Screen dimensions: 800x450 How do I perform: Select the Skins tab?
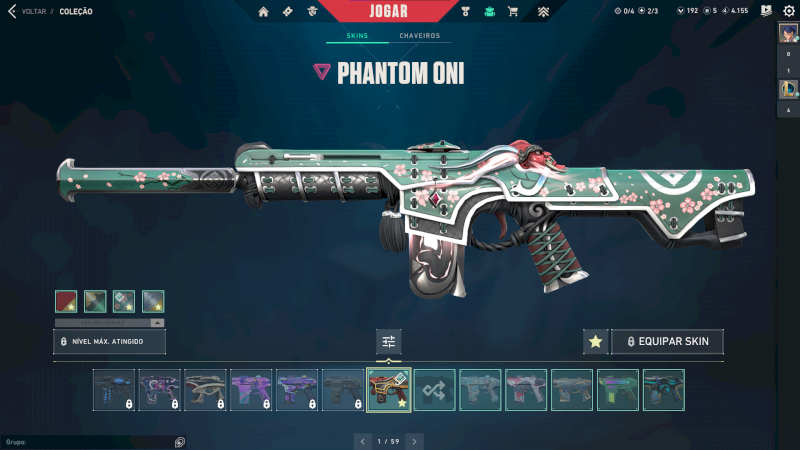click(x=356, y=36)
